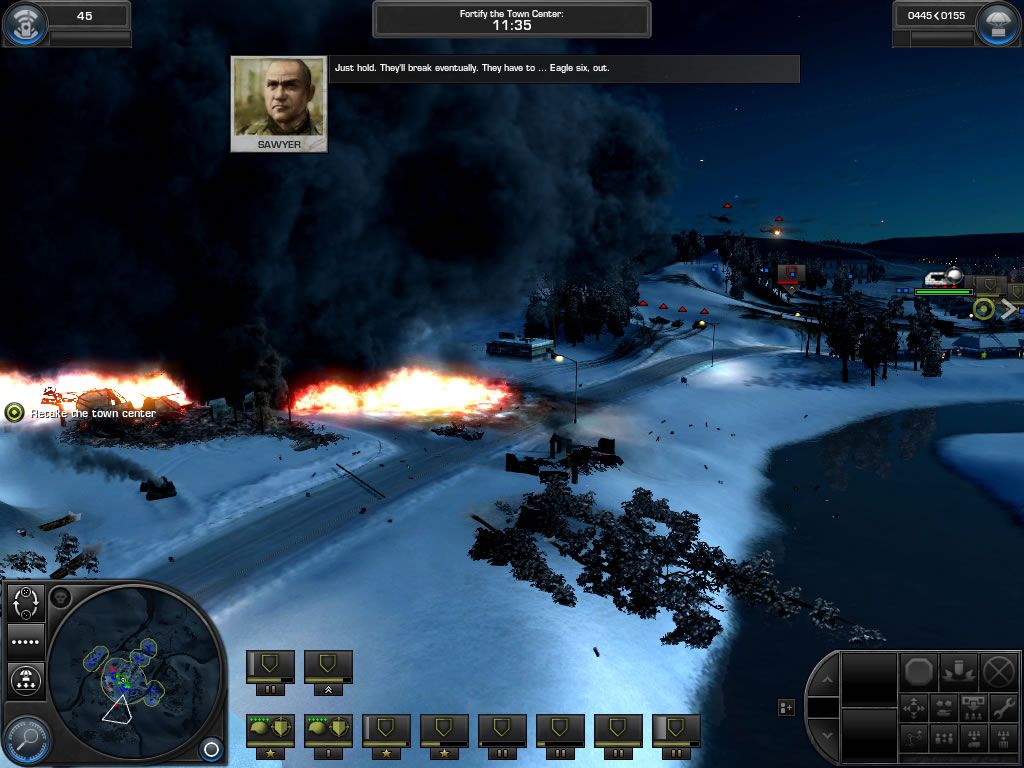
Task: Click the up arrow on command panel
Action: point(826,681)
